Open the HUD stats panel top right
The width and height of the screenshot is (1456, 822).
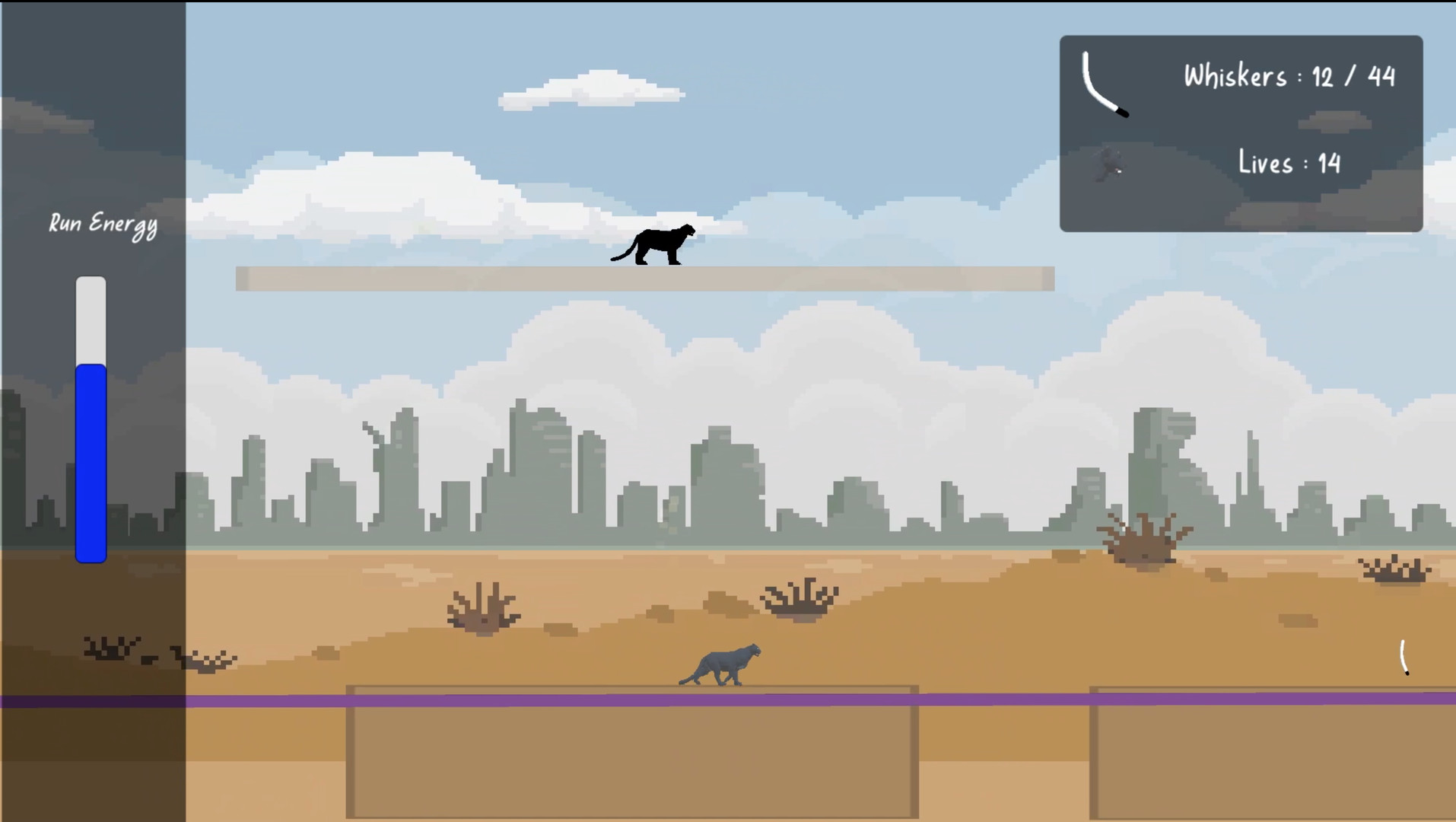click(1240, 133)
